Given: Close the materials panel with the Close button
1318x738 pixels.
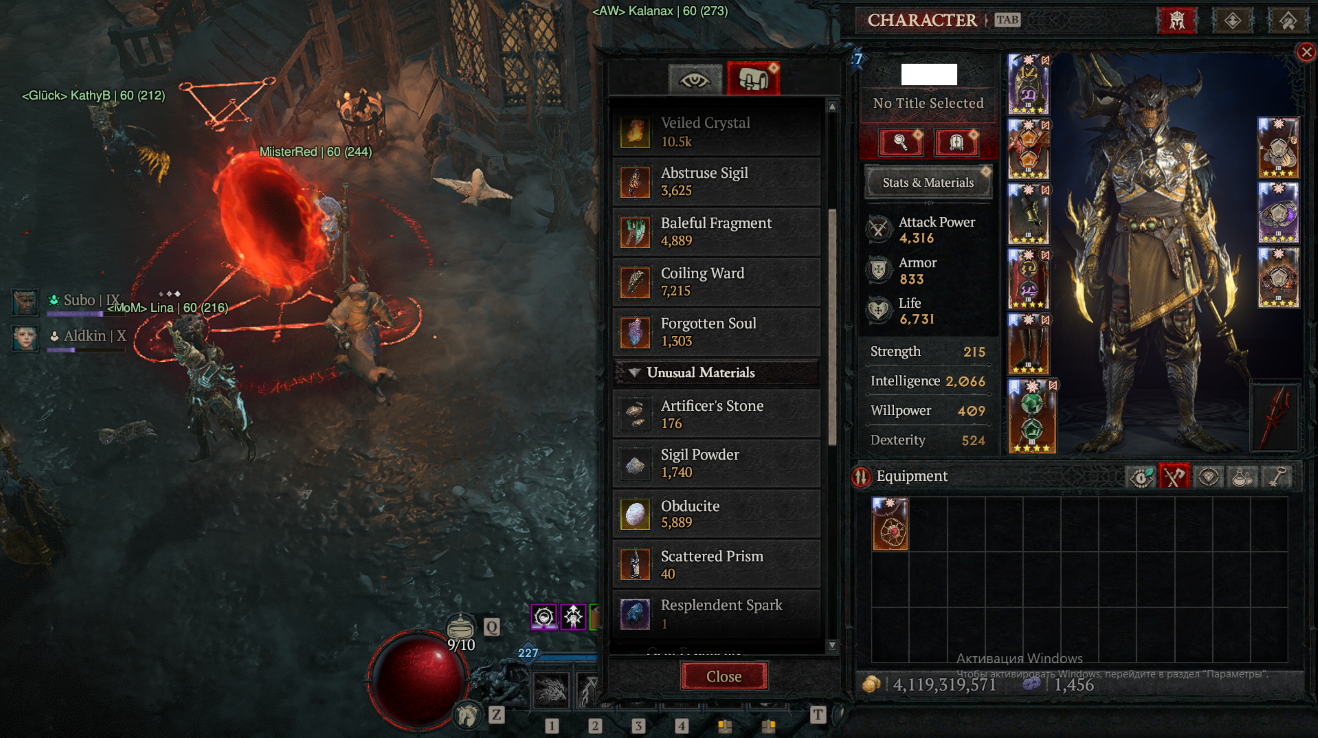Looking at the screenshot, I should [x=723, y=676].
